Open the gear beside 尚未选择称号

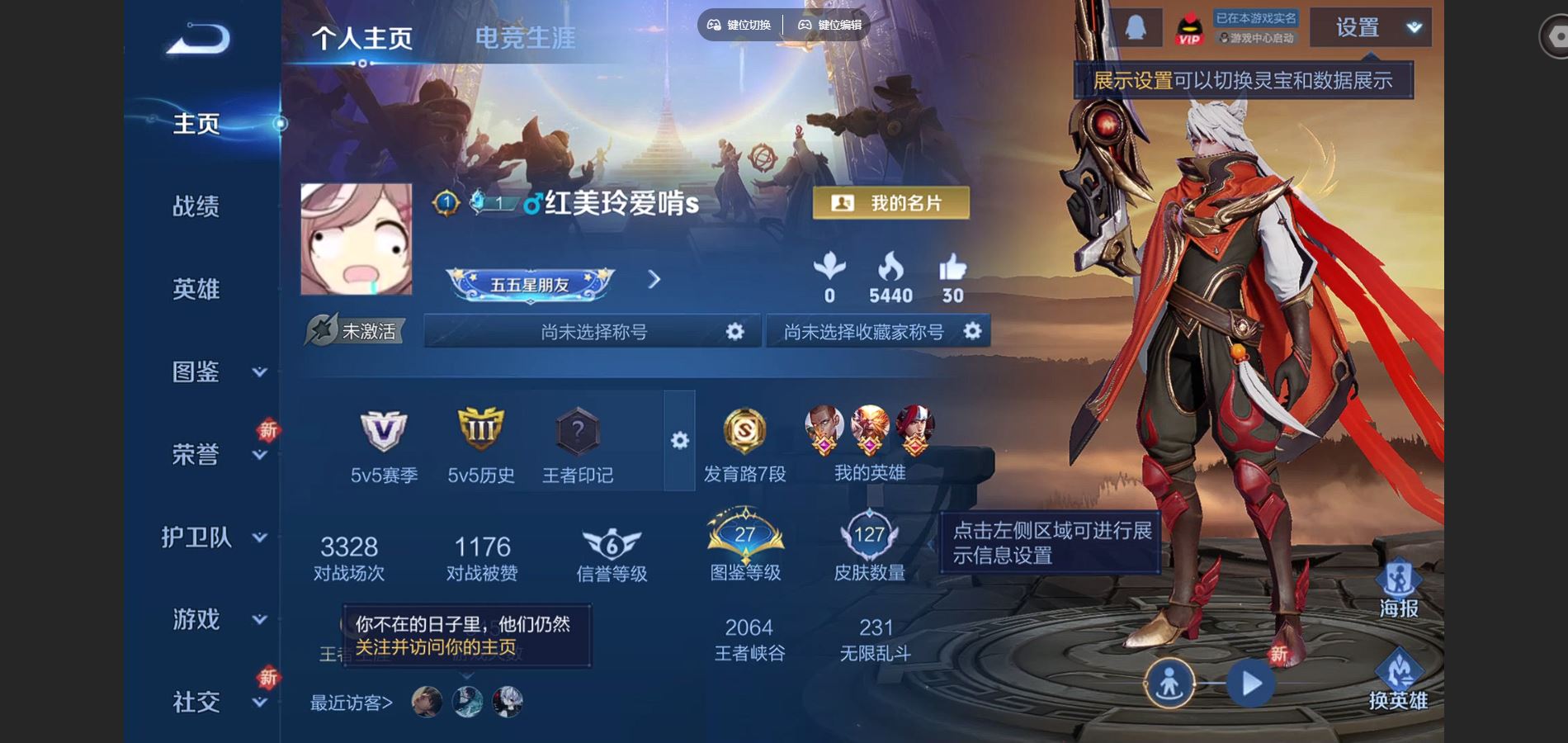click(x=733, y=331)
